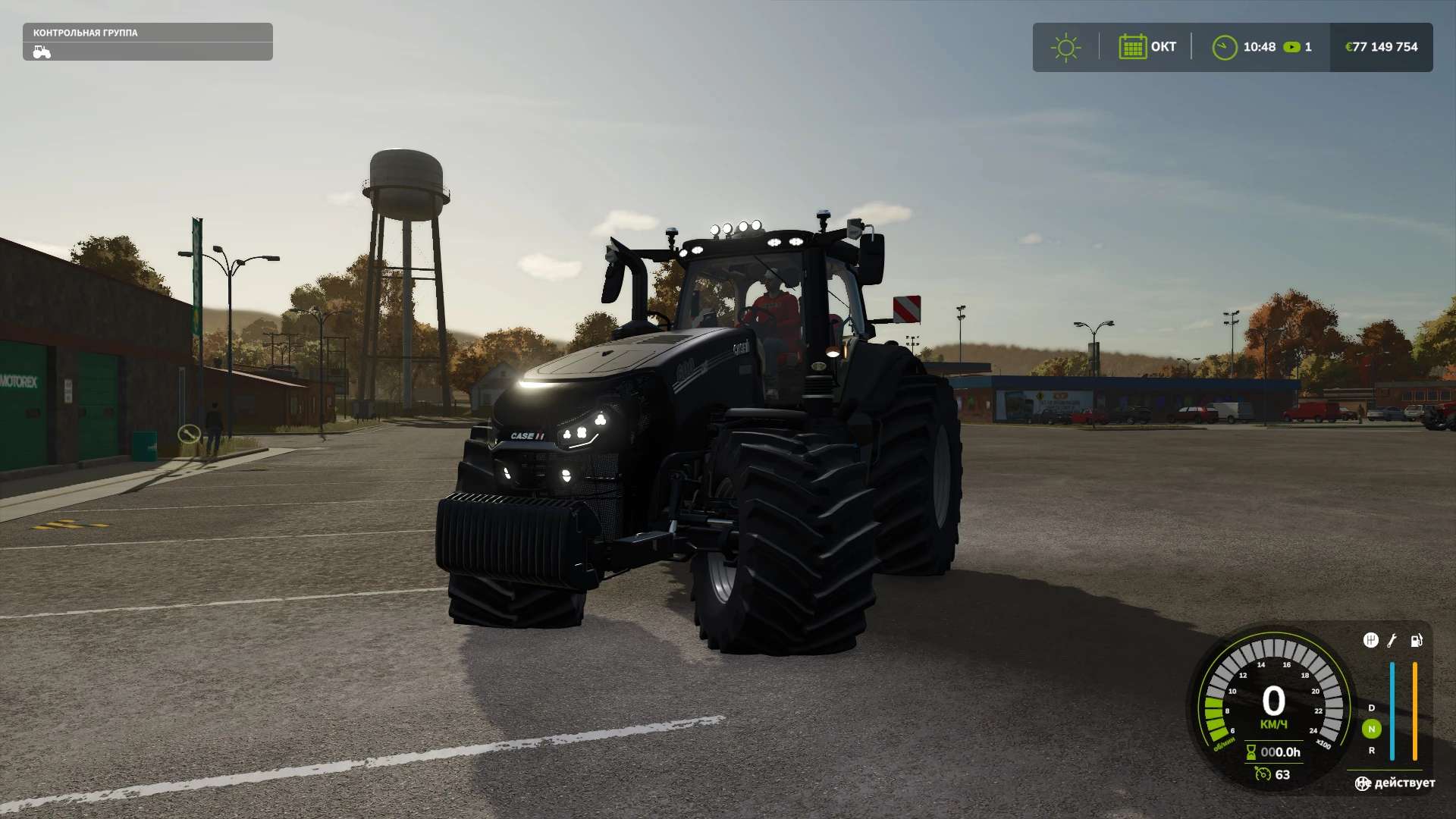Click the cruise control speed icon

coord(1263,773)
